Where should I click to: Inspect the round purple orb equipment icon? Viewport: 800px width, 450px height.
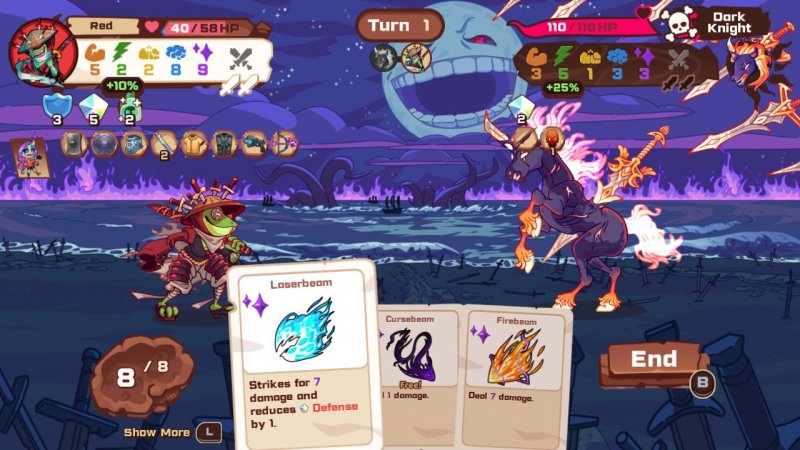pyautogui.click(x=104, y=144)
